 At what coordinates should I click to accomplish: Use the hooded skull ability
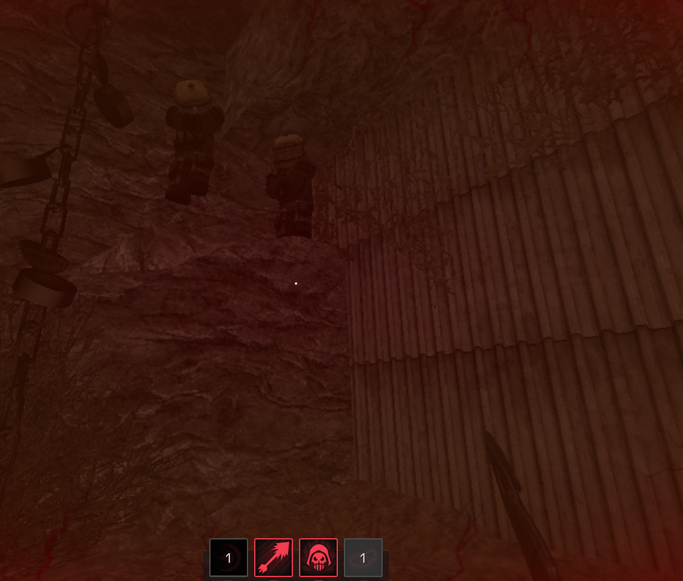point(318,558)
